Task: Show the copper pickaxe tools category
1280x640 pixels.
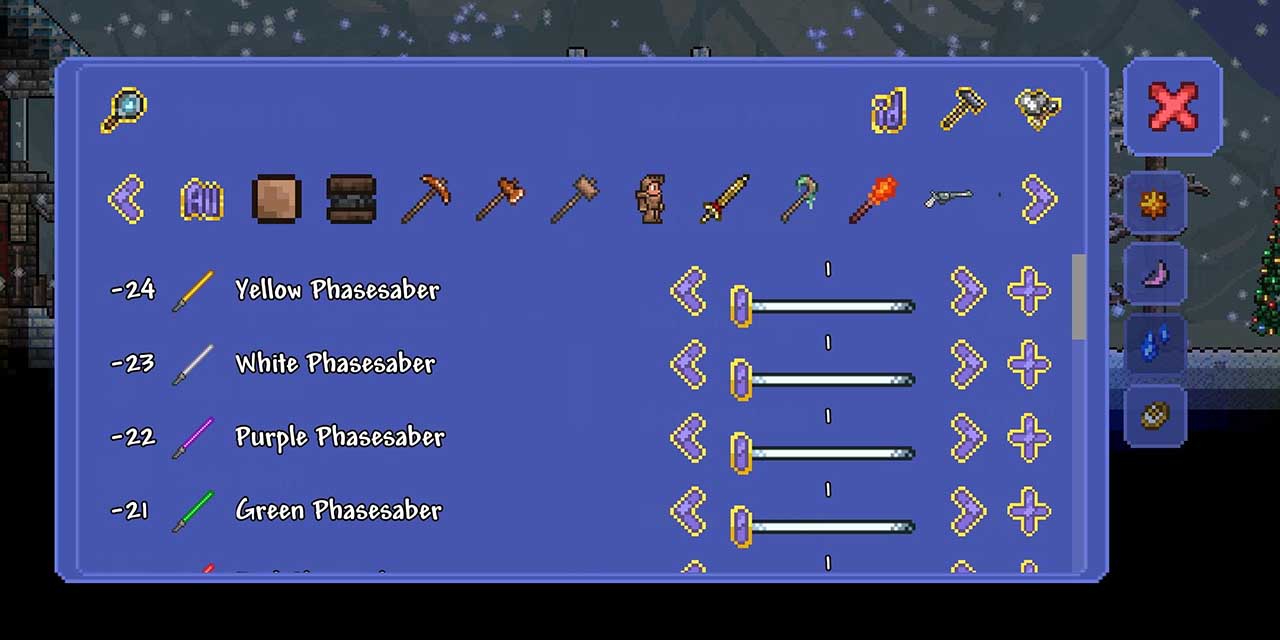Action: click(426, 200)
